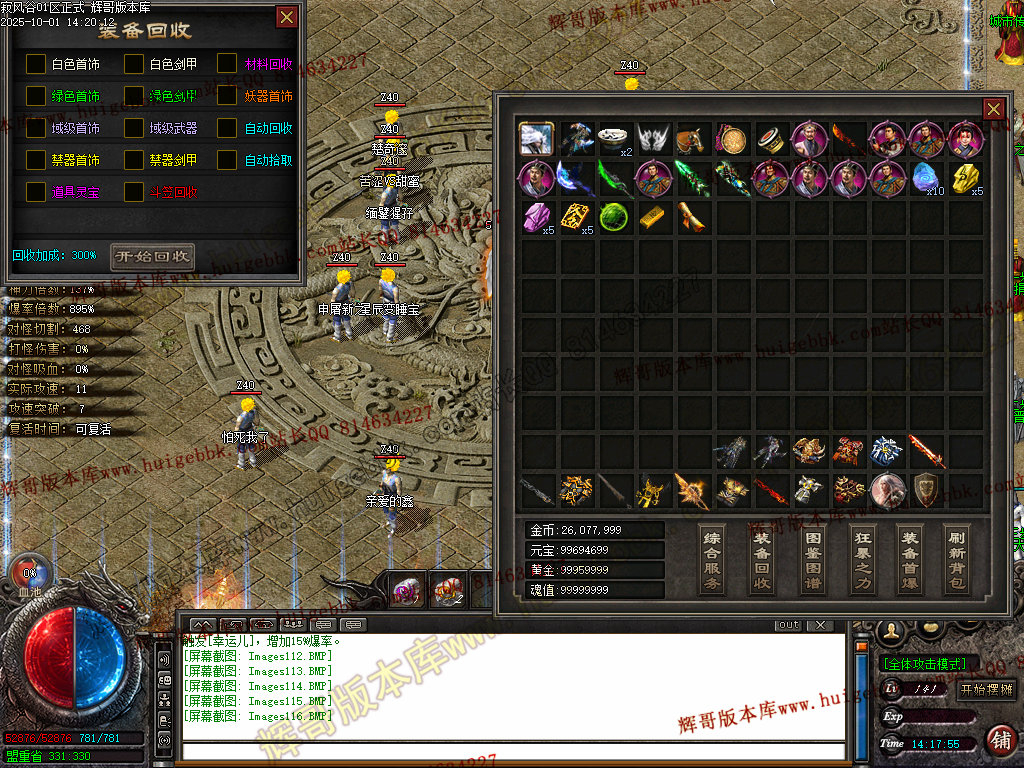Screen dimensions: 1024x768
Task: Enable the 绿色剑甲 recycle option
Action: pyautogui.click(x=134, y=96)
